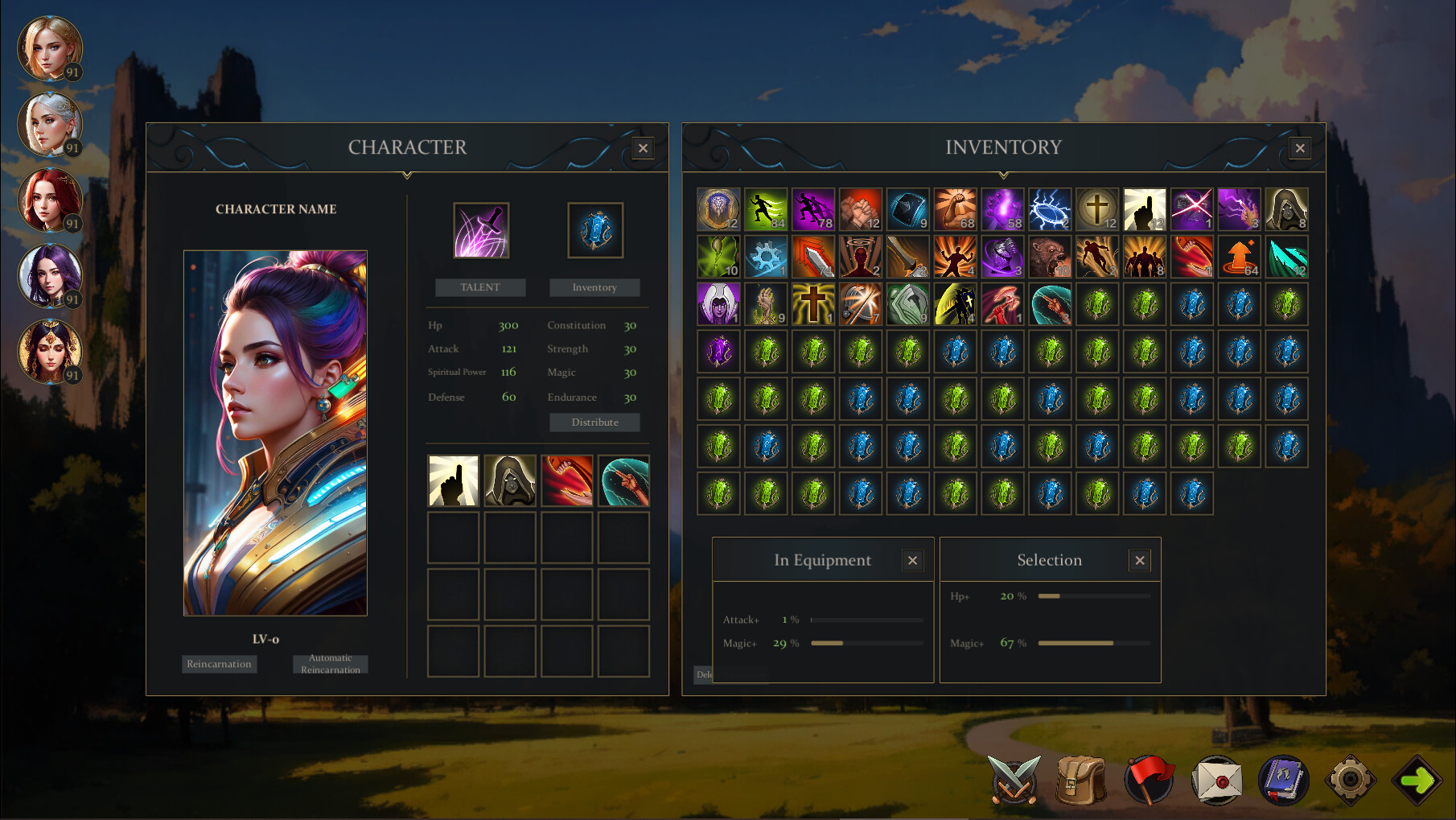Click the orange upgrade arrow item stack
Image resolution: width=1456 pixels, height=820 pixels.
(x=1240, y=256)
